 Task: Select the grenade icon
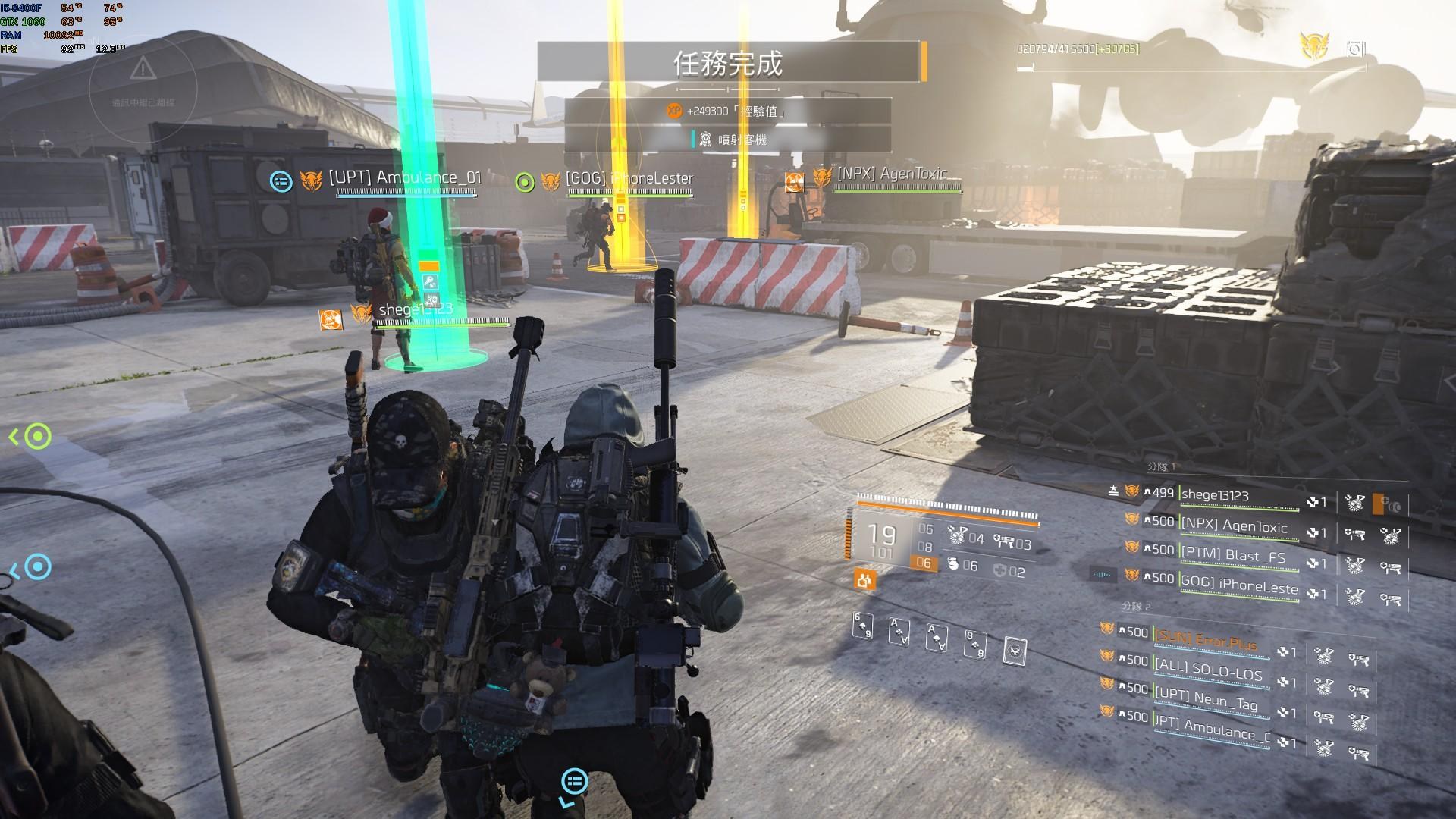point(954,565)
